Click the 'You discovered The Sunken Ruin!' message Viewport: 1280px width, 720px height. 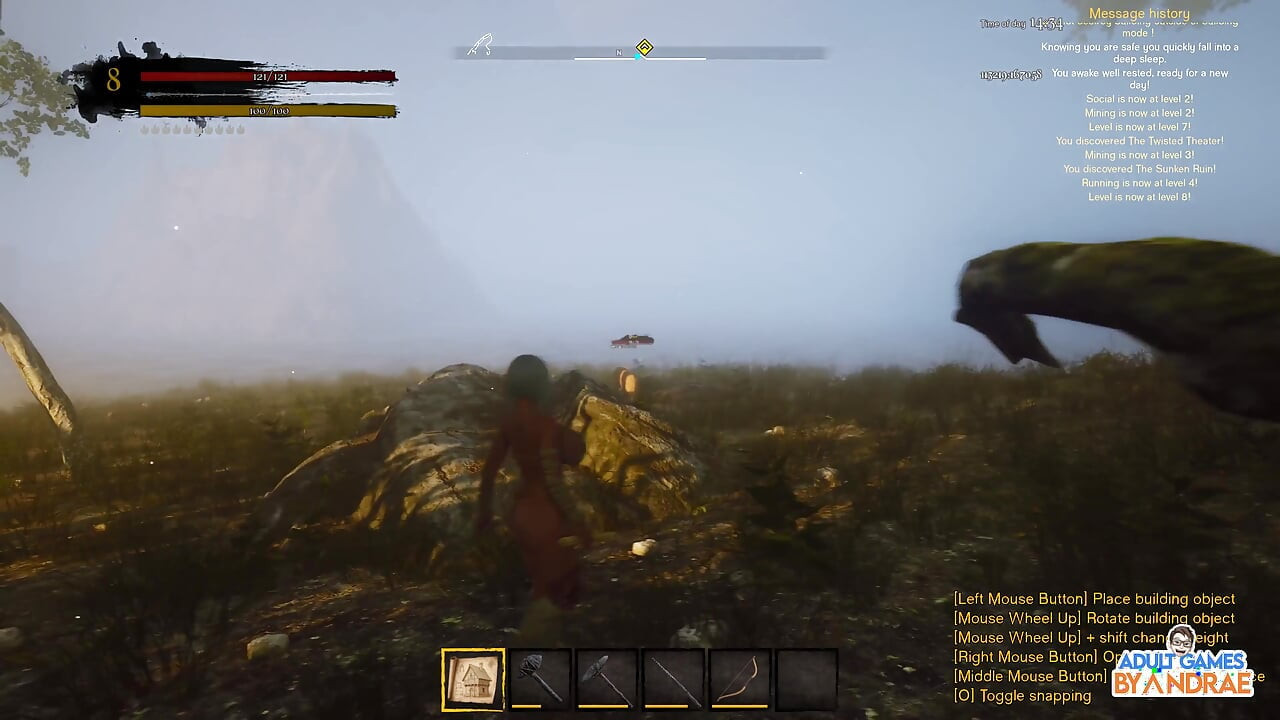1140,169
